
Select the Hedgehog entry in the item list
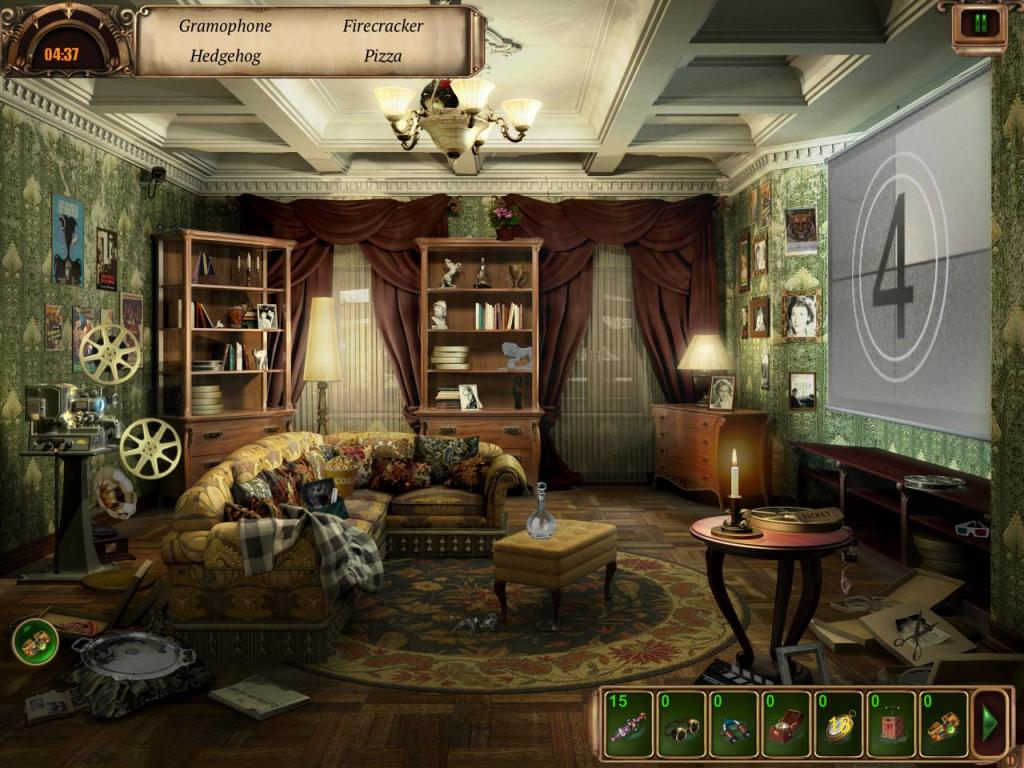click(225, 56)
